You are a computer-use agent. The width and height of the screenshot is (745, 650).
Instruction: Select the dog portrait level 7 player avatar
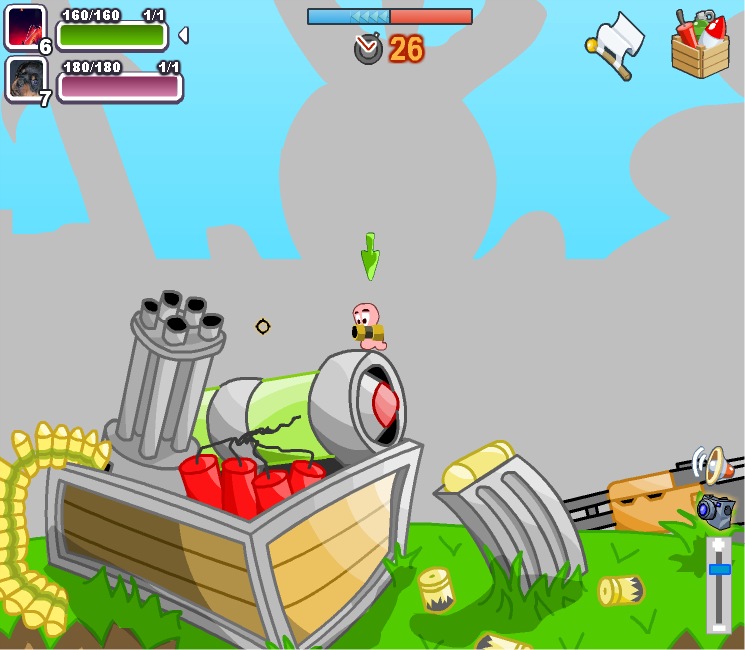click(x=25, y=78)
